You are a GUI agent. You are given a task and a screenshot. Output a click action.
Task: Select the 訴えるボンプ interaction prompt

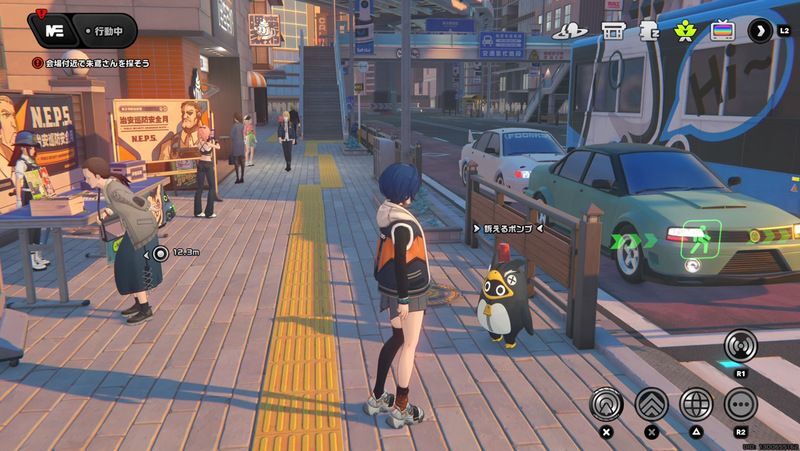click(506, 228)
